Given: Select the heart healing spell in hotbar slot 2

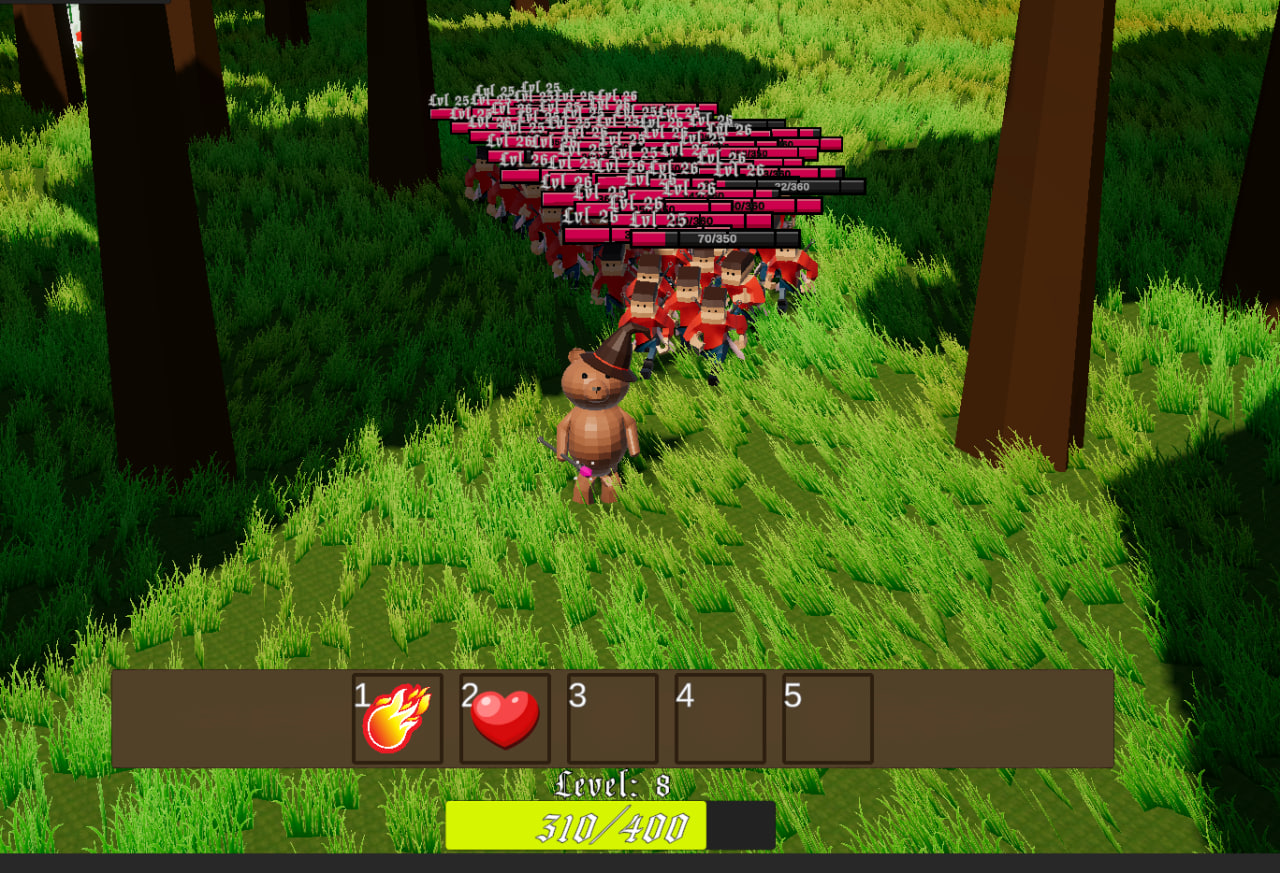Looking at the screenshot, I should point(506,719).
